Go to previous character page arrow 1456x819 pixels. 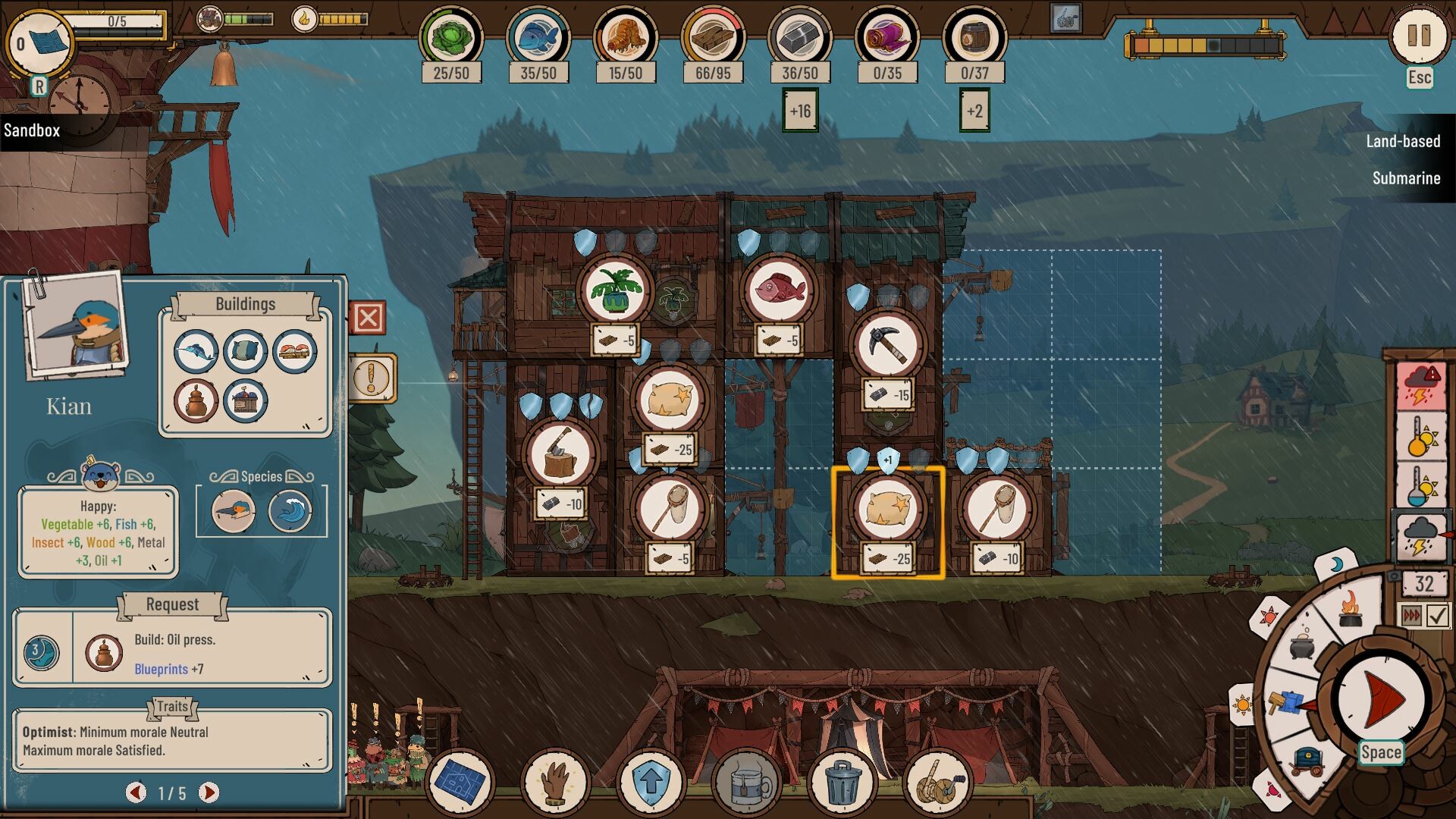tap(136, 792)
